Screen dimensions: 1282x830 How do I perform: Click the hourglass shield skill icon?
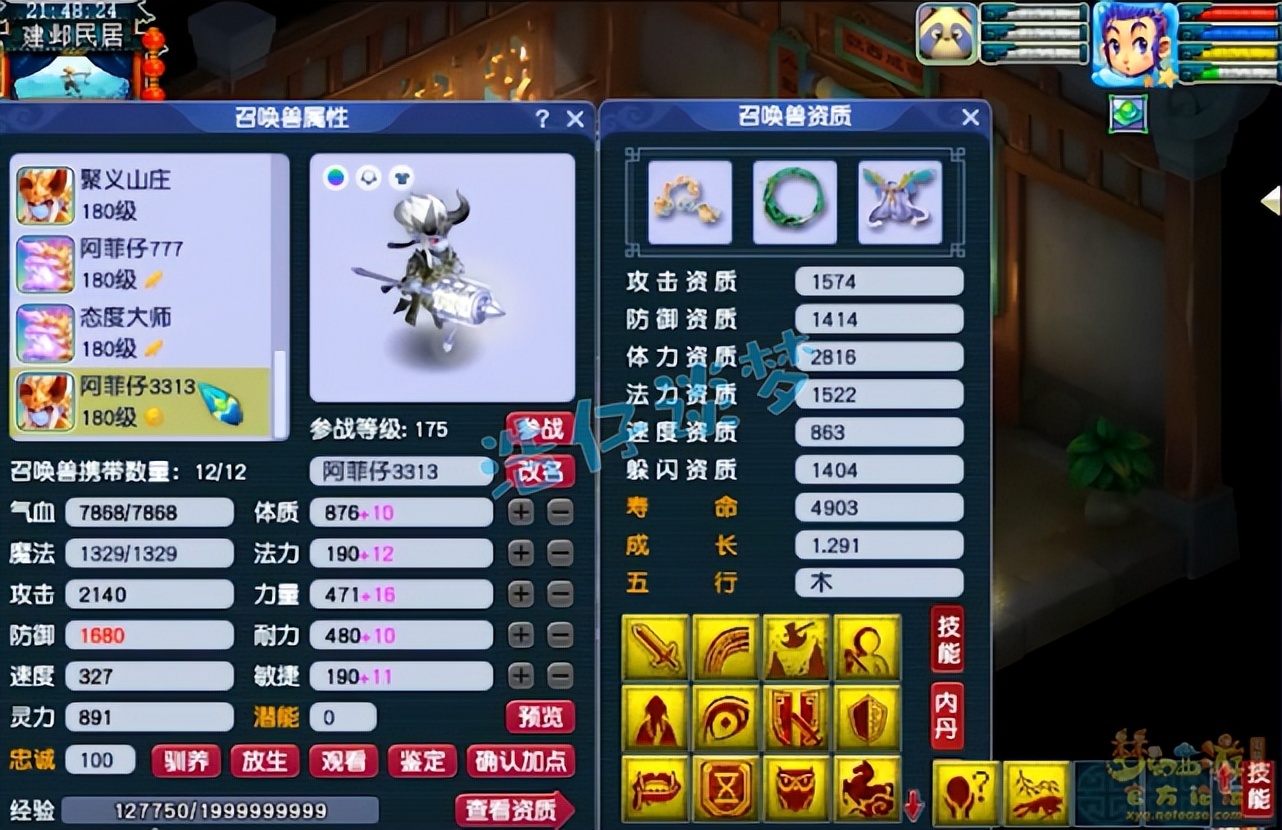[x=726, y=788]
